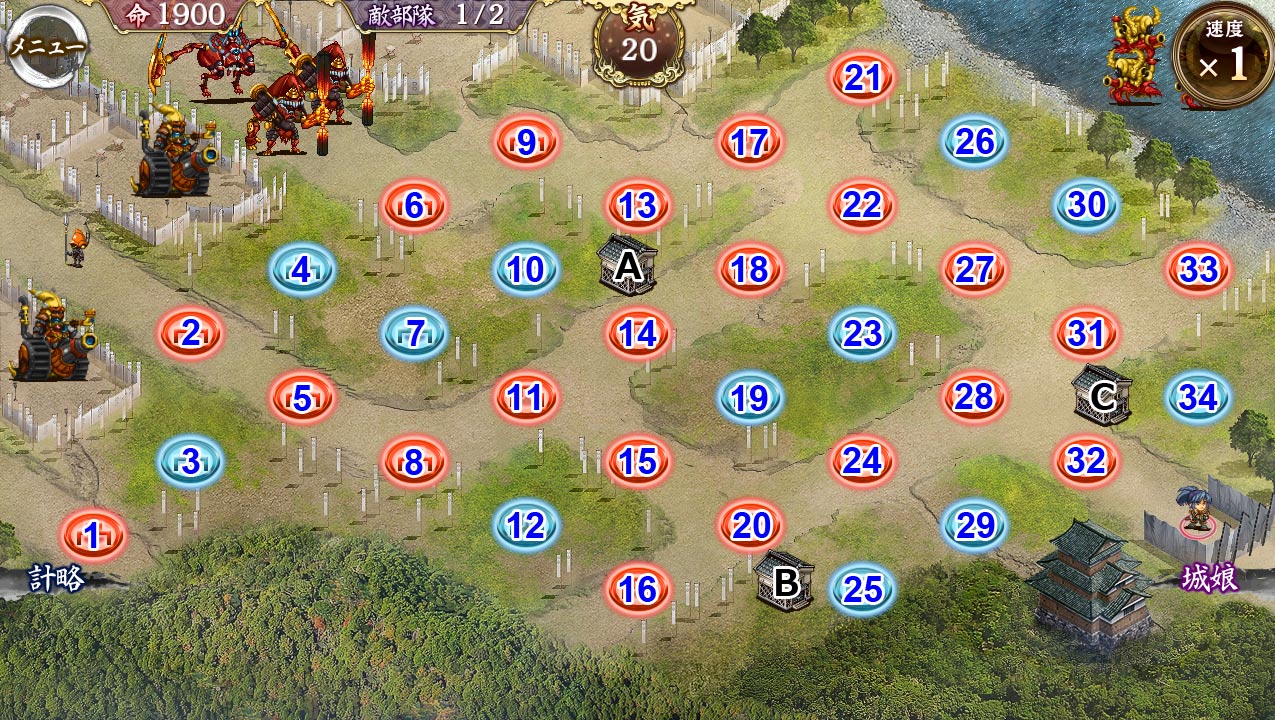Choose blue deployment tile number 30

coord(1086,205)
